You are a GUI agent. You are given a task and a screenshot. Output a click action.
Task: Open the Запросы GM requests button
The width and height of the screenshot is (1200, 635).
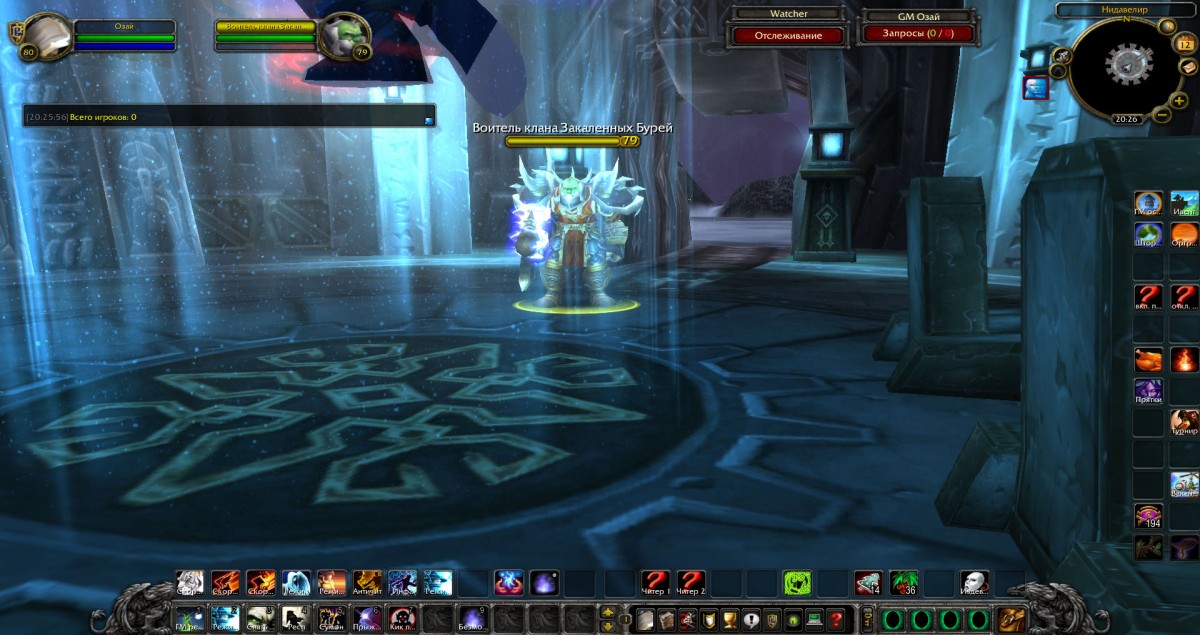(x=918, y=34)
